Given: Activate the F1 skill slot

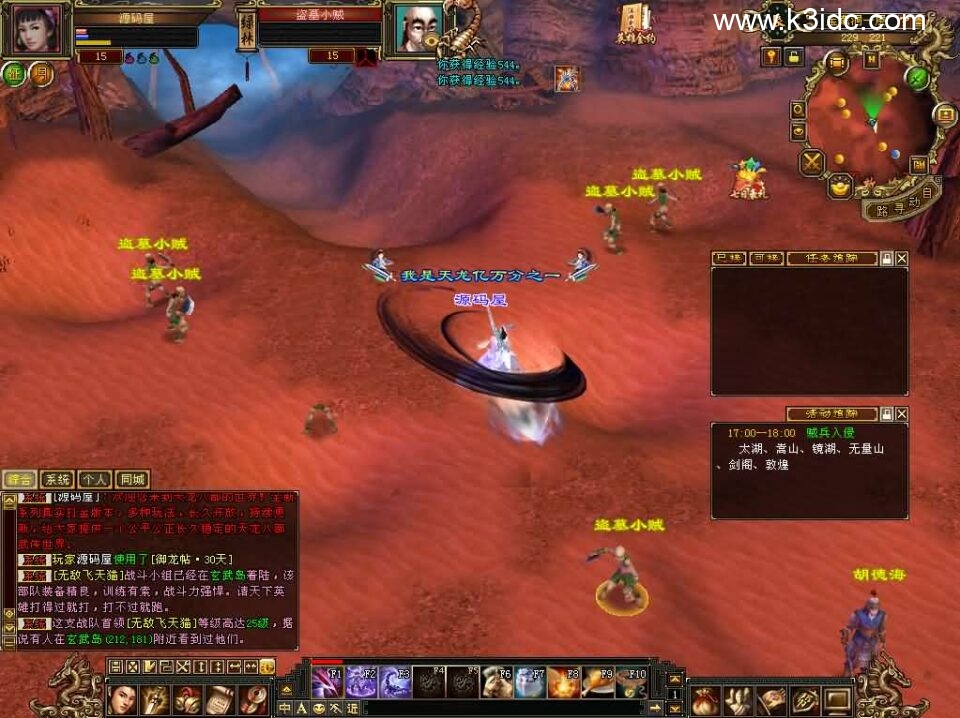Looking at the screenshot, I should (x=326, y=682).
